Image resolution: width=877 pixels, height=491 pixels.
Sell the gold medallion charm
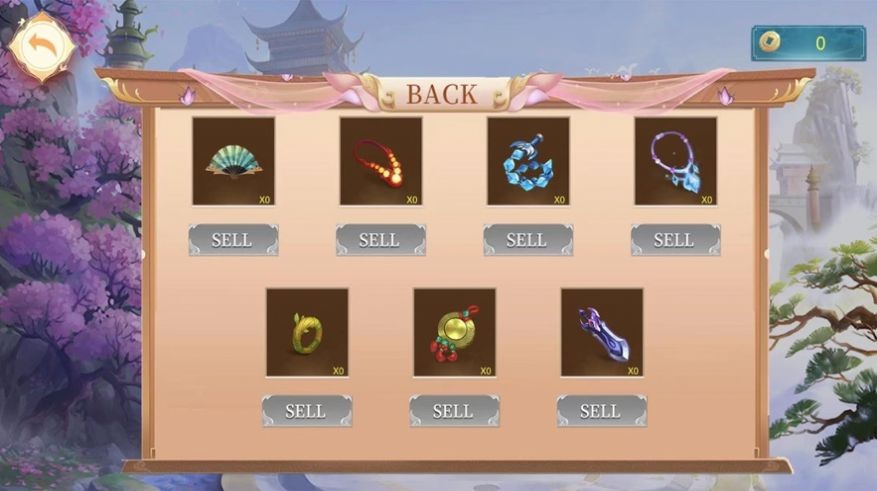coord(454,411)
